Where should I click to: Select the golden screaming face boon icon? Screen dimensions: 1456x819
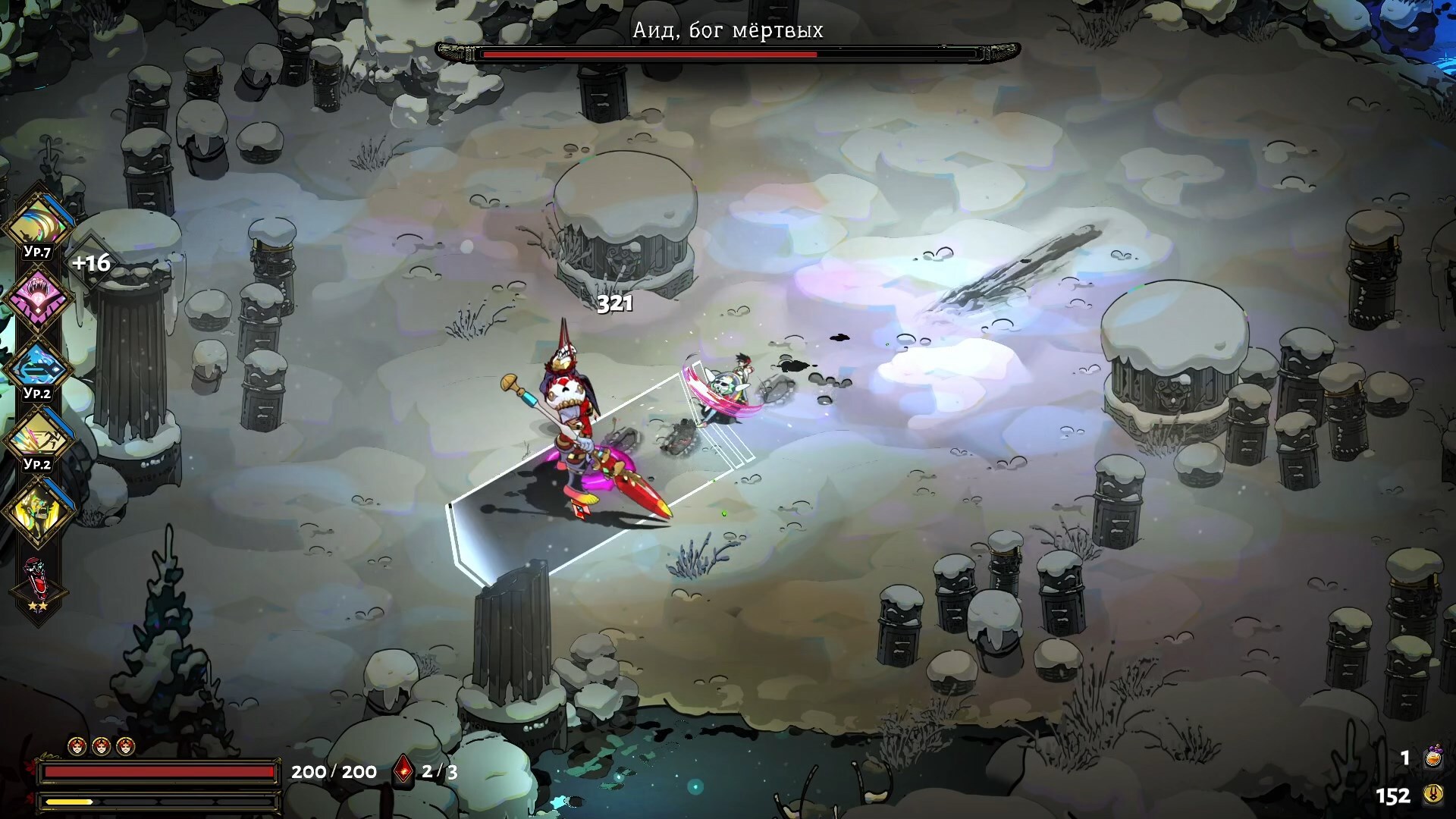(37, 510)
